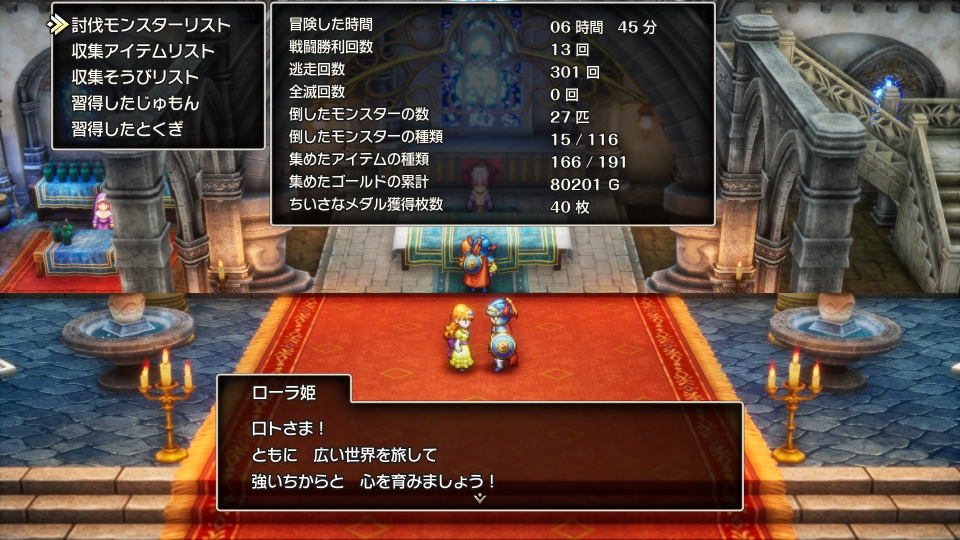Choose 収集そうびリスト from the menu
This screenshot has height=540, width=960.
(x=135, y=77)
